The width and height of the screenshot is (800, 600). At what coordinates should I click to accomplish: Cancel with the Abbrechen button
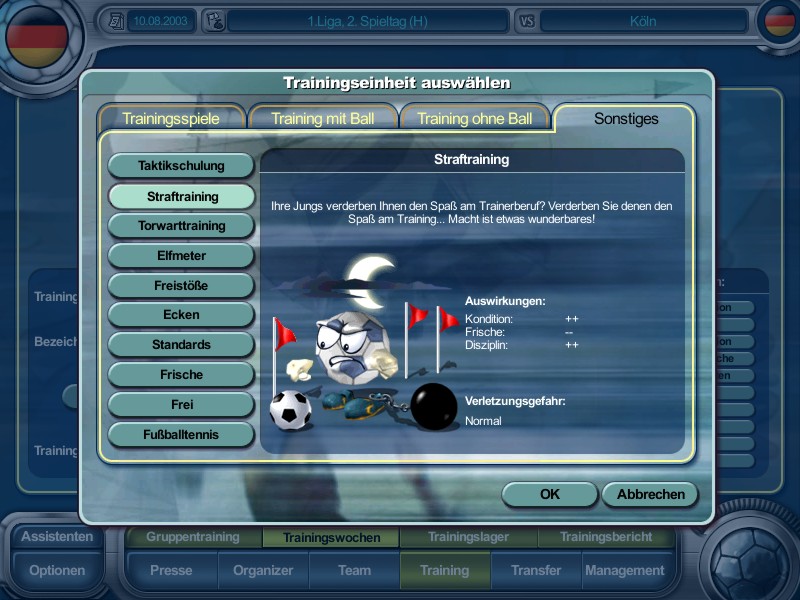[x=650, y=494]
